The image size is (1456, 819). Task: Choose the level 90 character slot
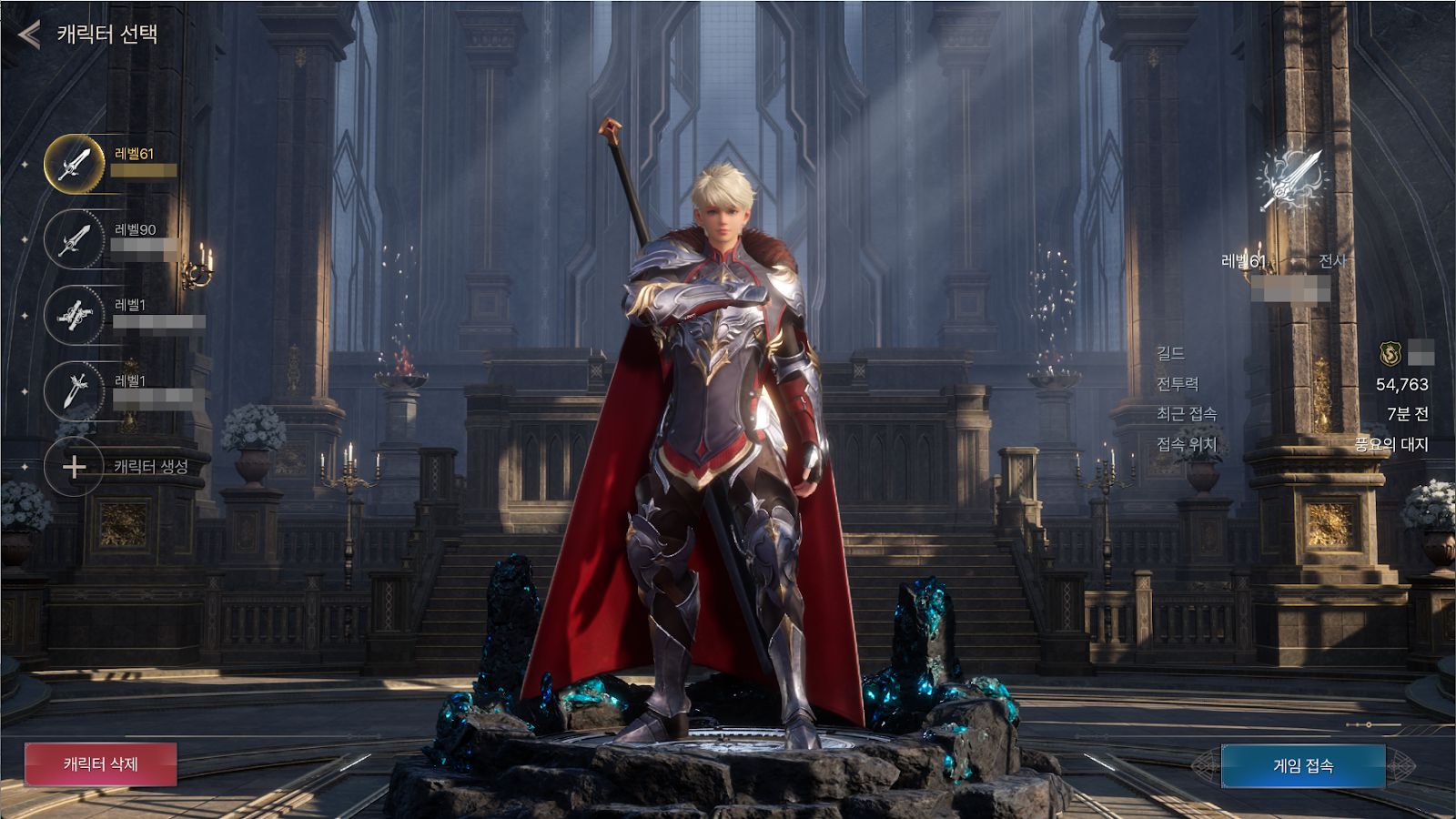pos(75,239)
